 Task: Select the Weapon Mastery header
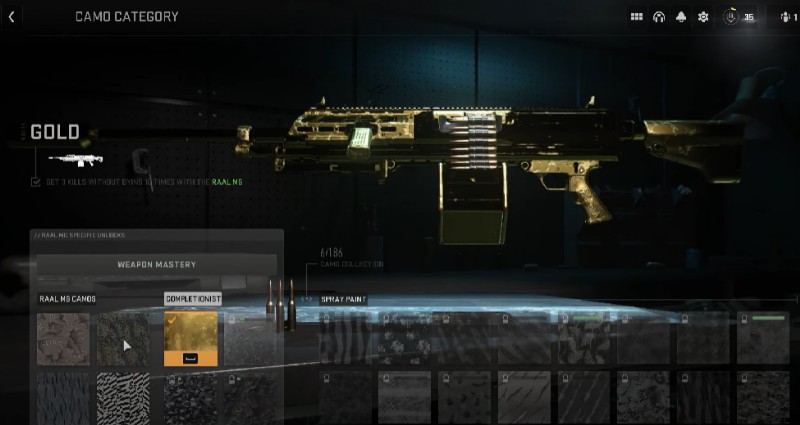tap(157, 265)
